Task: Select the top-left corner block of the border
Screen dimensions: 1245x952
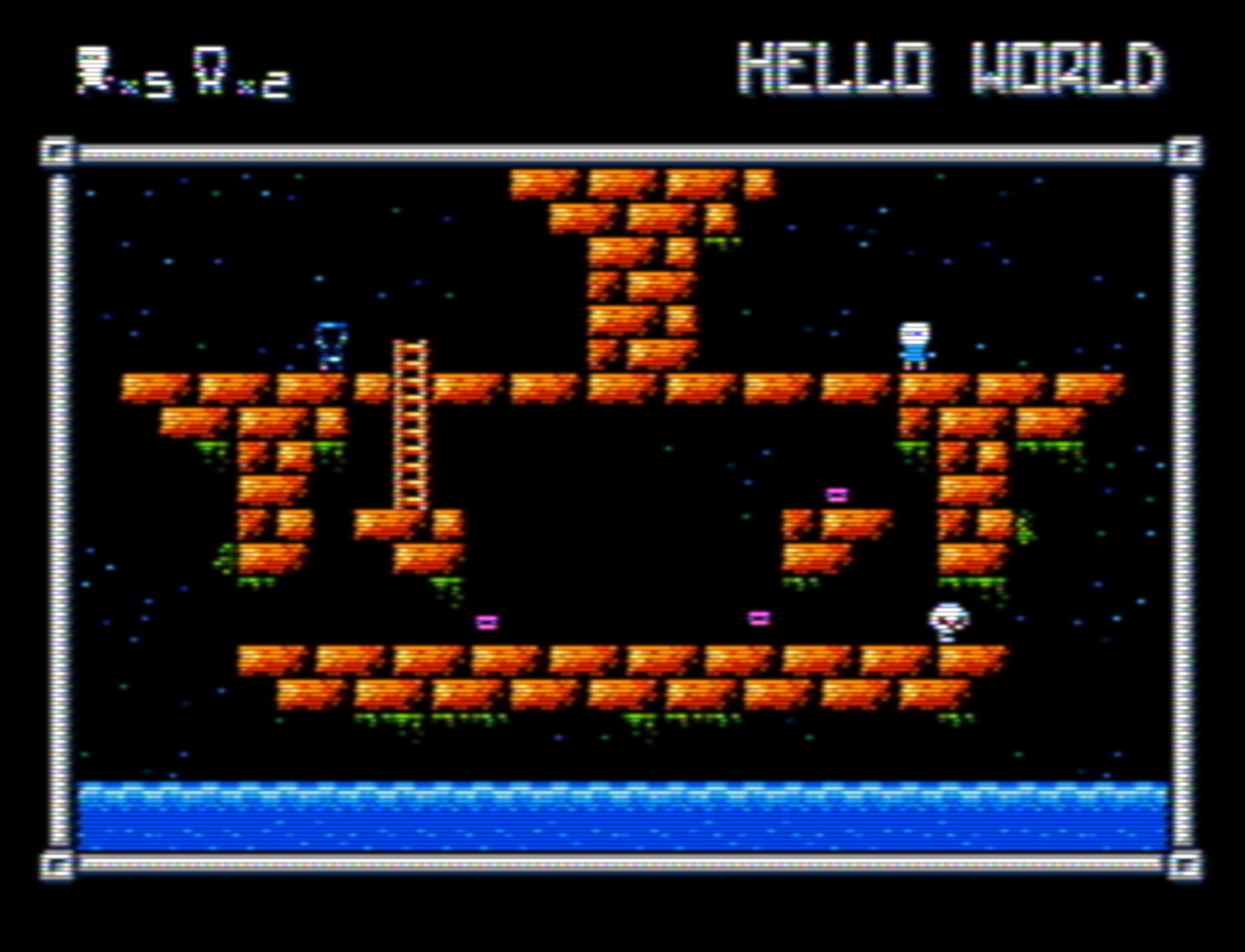Action: click(57, 151)
